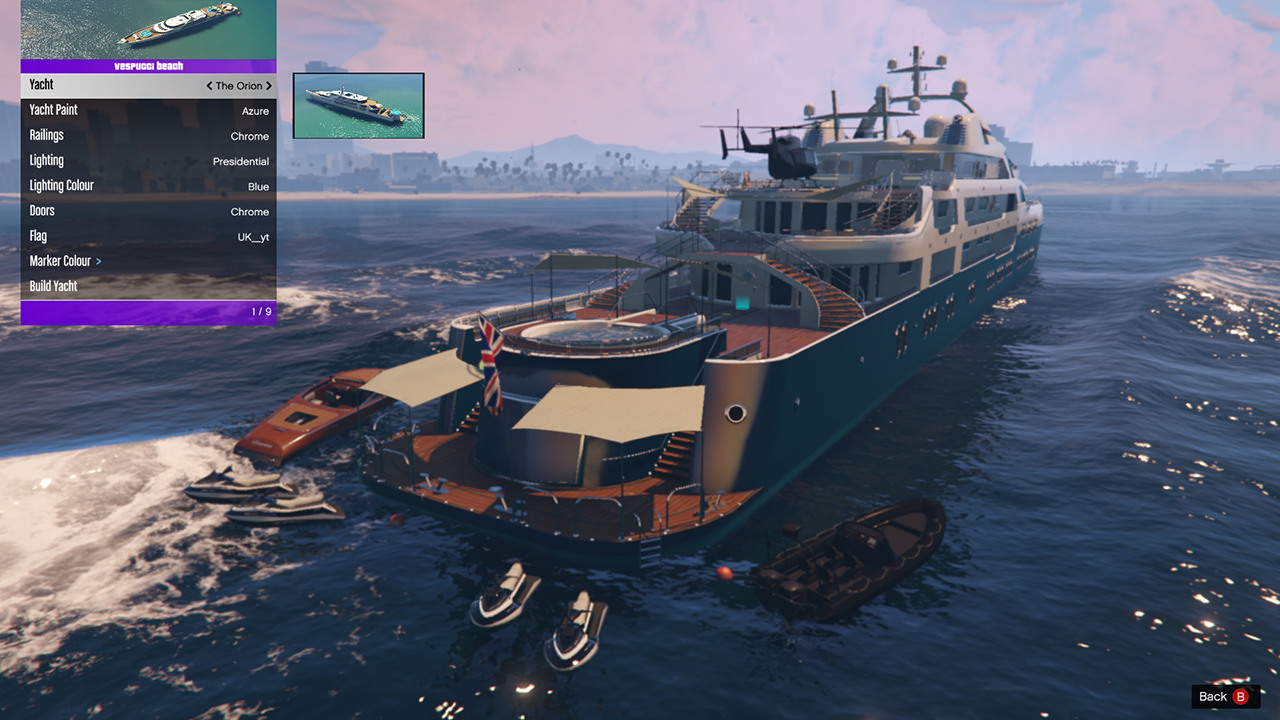Open the Marker Colour submenu

148,261
